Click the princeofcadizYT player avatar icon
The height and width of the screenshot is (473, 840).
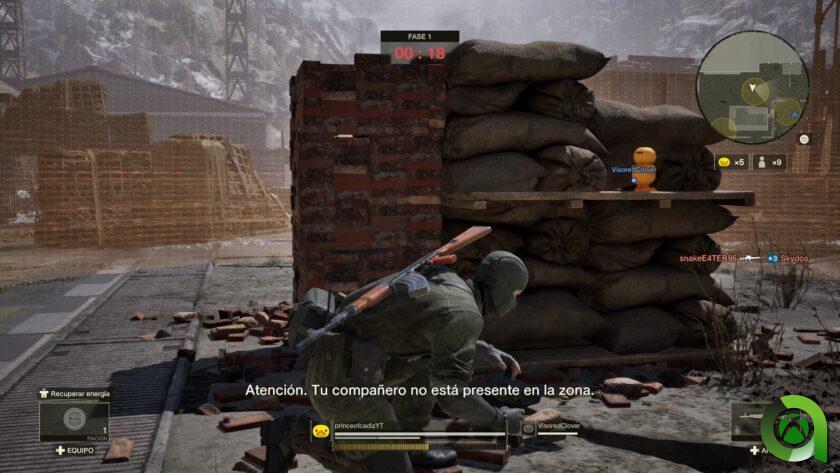[321, 431]
